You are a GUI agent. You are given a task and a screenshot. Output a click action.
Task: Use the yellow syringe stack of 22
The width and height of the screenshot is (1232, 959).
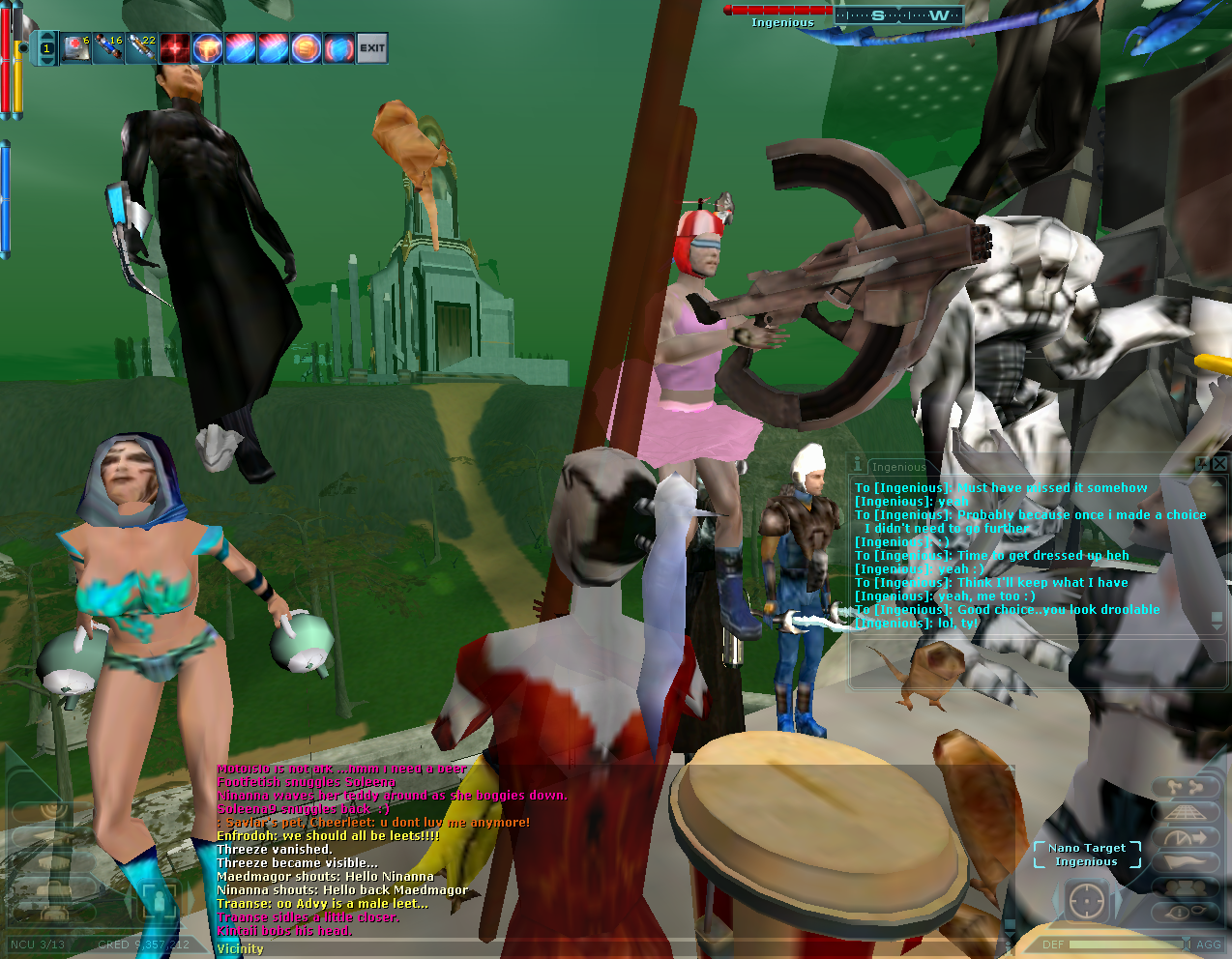click(x=141, y=47)
